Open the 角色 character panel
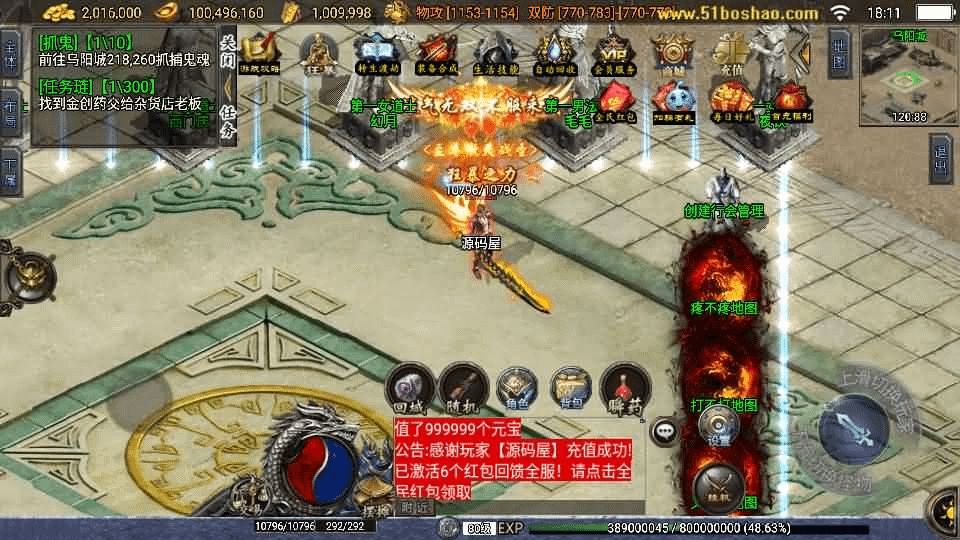 pos(518,388)
